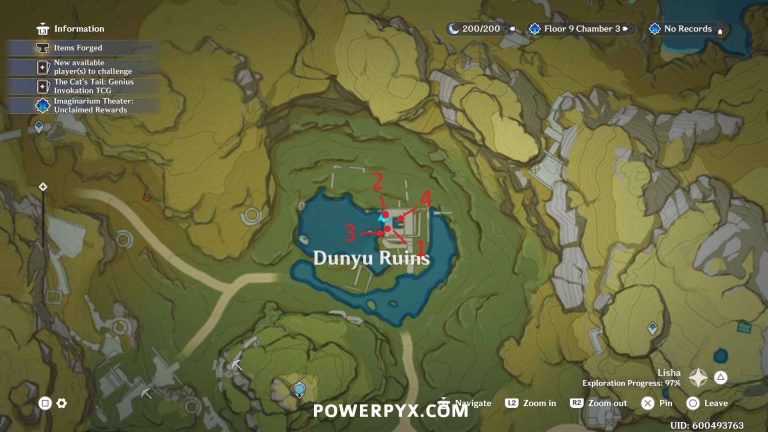Select the teleport waypoint near Dunyu Ruins
Viewport: 768px width, 432px height.
pyautogui.click(x=385, y=214)
